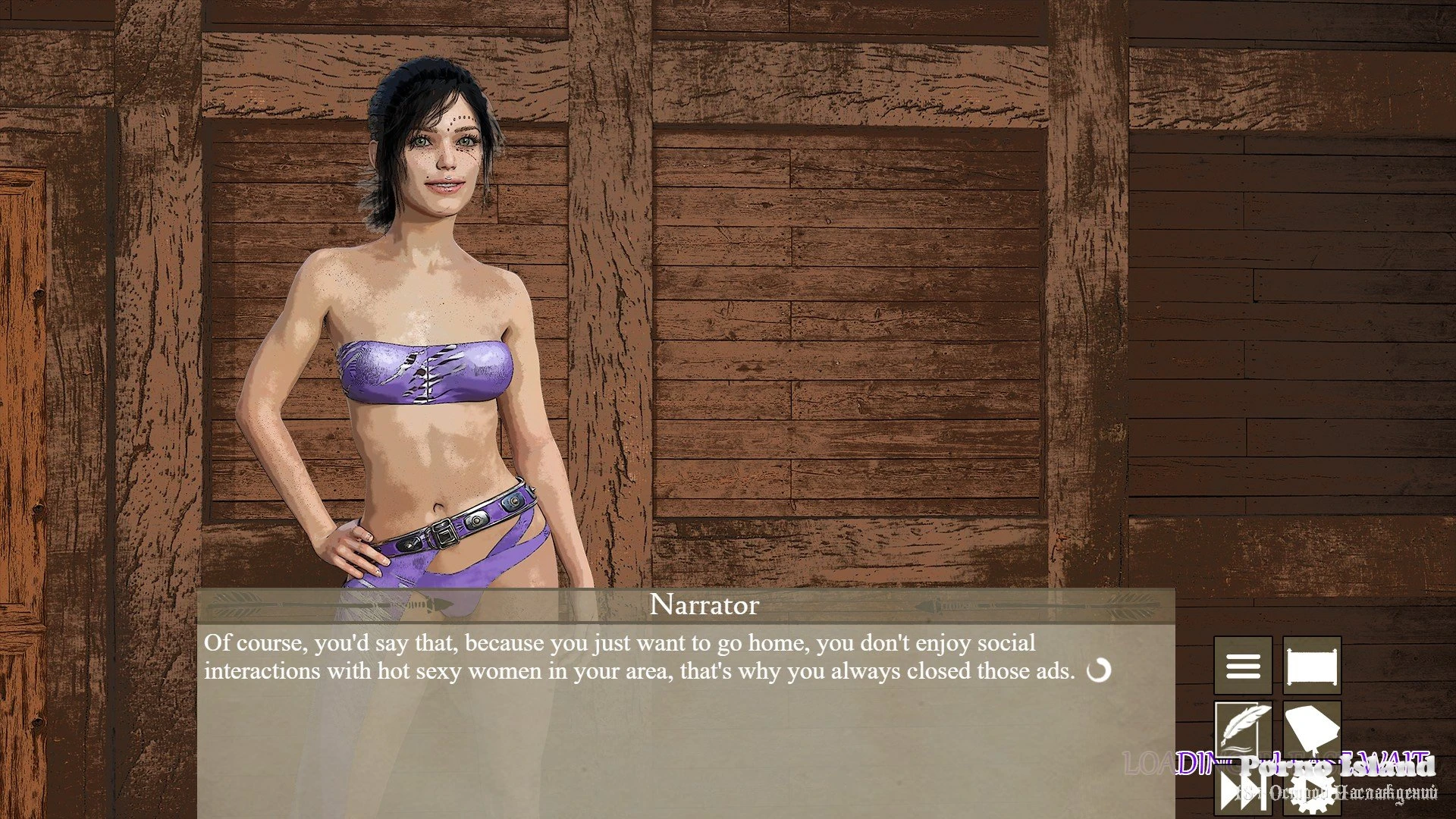Click the blank scroll icon button
The image size is (1456, 819).
pos(1312,666)
